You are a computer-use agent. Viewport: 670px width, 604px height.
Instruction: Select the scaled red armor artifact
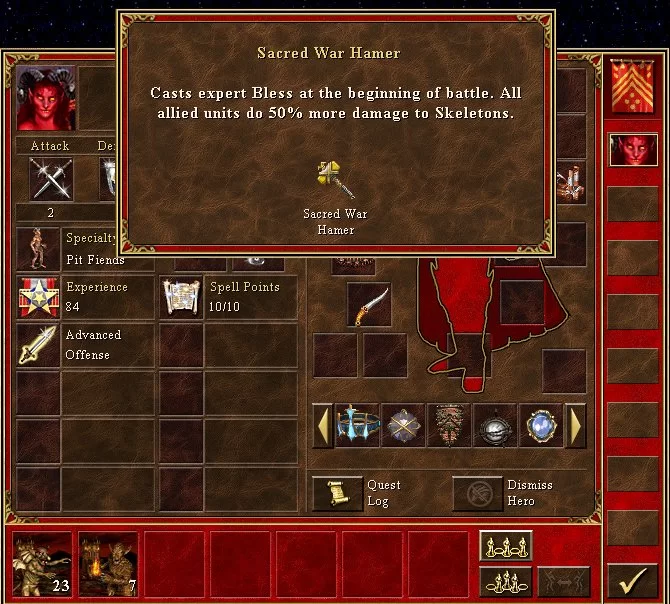point(449,425)
